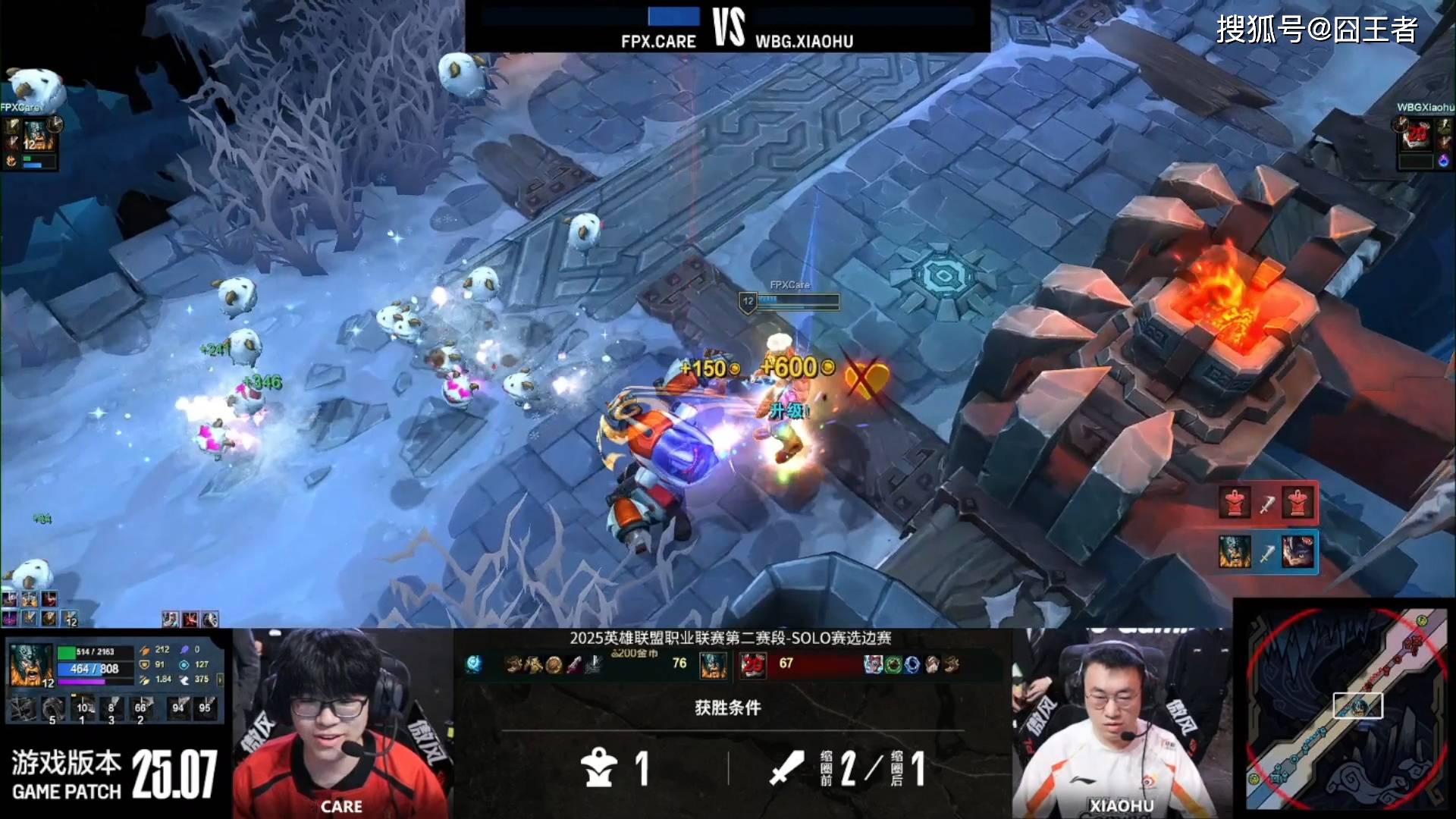The image size is (1456, 819).
Task: Choose the ability showing a 10 cooldown
Action: pos(82,709)
